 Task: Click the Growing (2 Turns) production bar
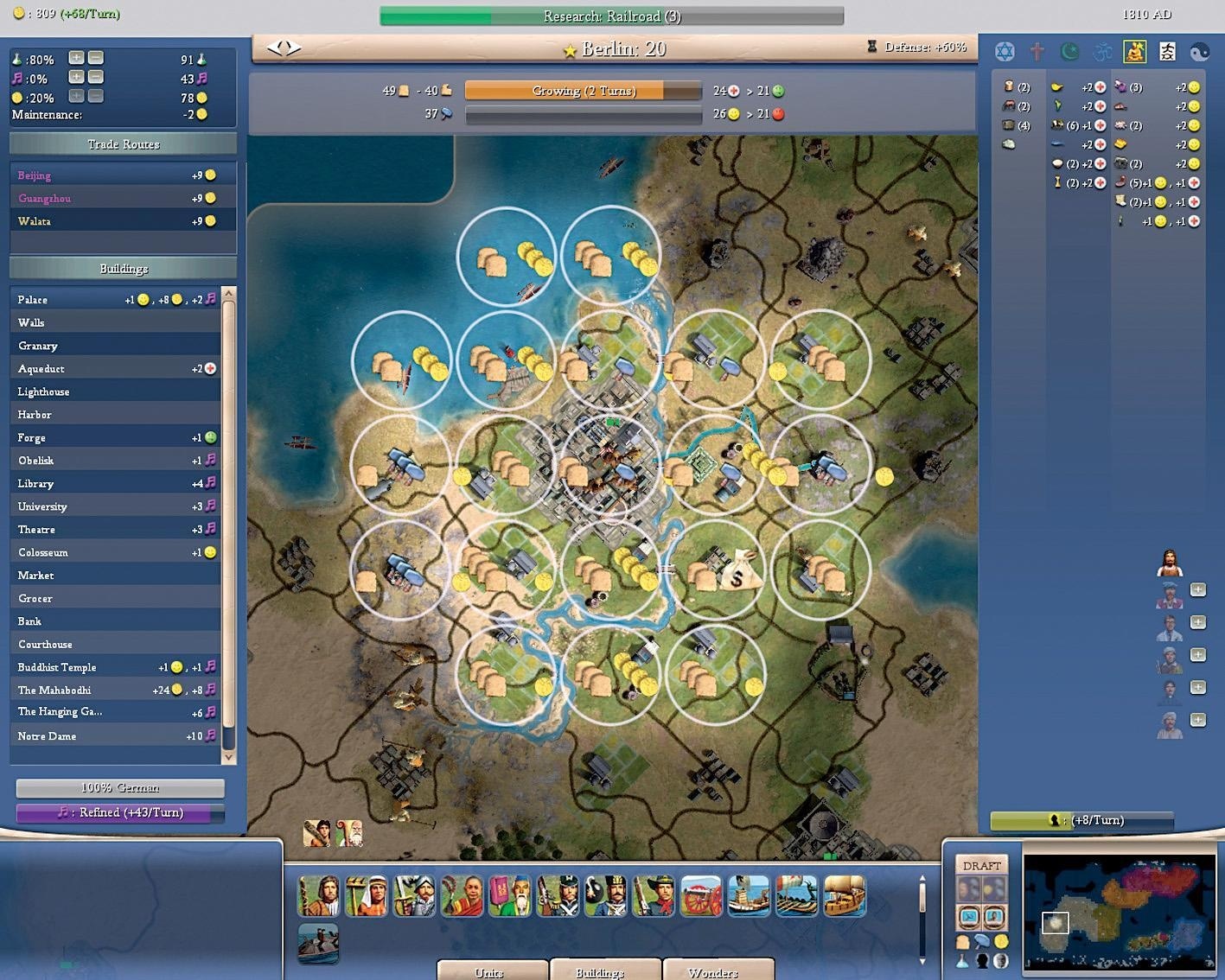pyautogui.click(x=584, y=90)
